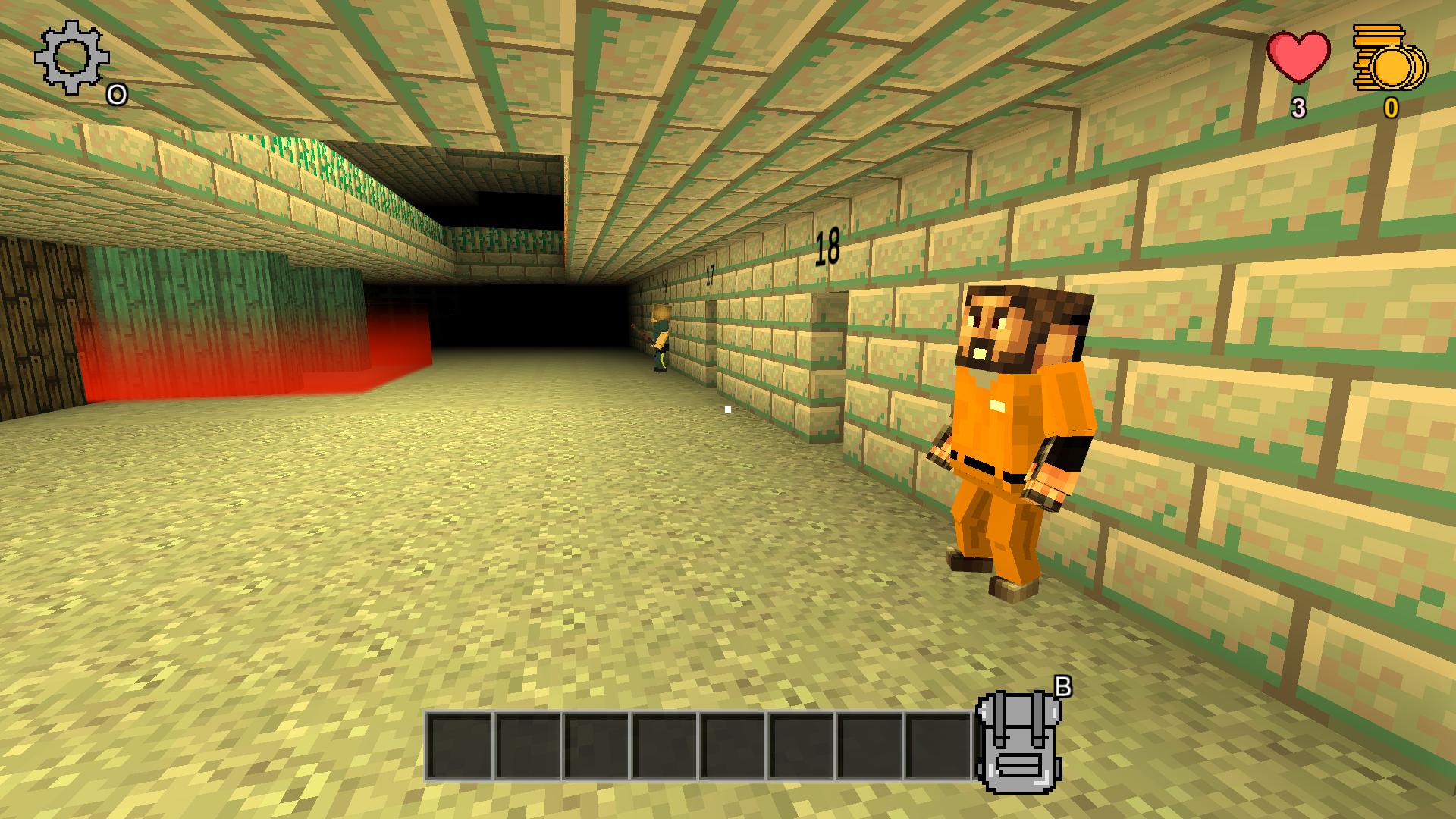Viewport: 1456px width, 819px height.
Task: Click the crosshair at screen center
Action: click(727, 408)
